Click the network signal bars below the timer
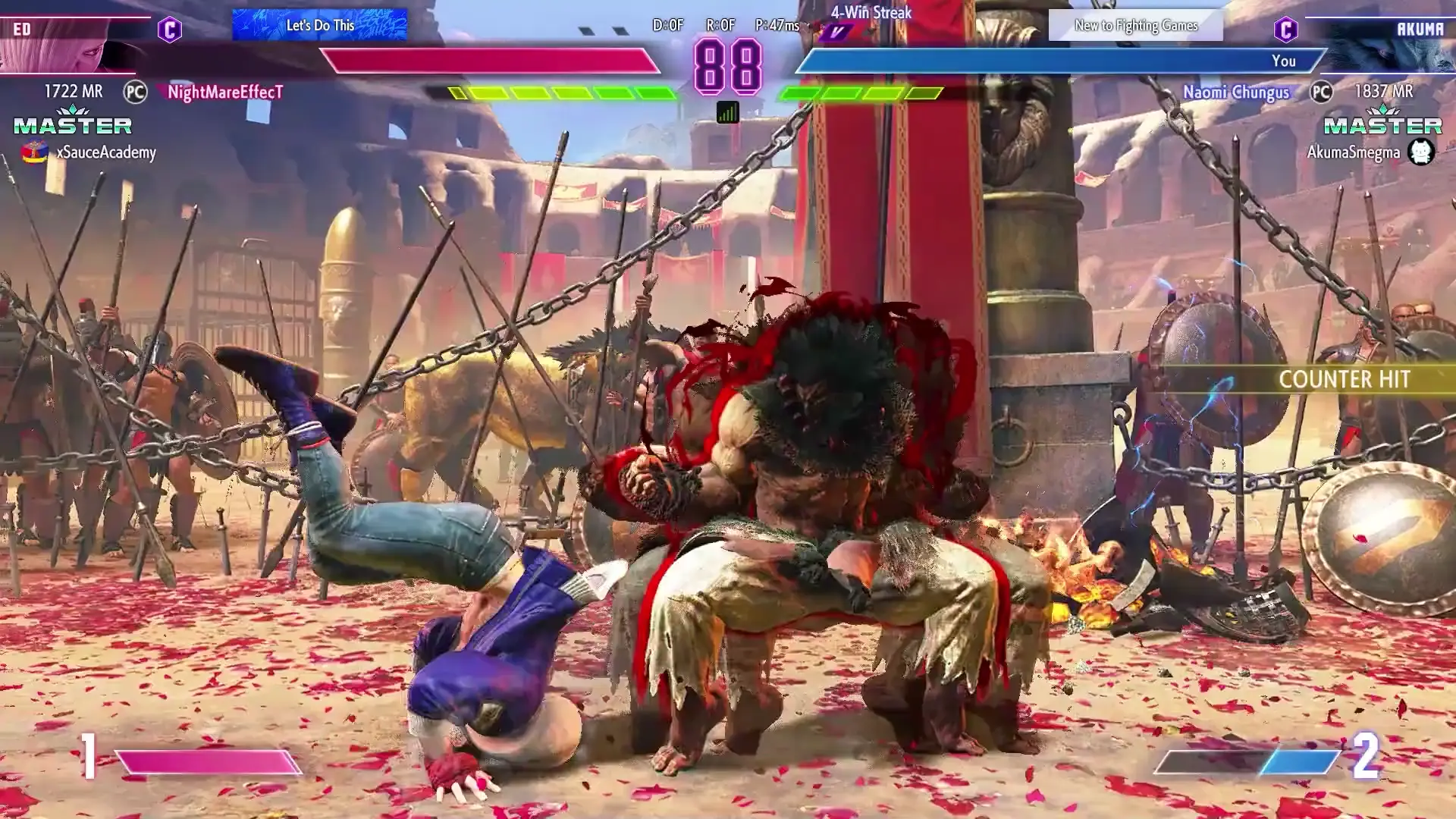 point(728,112)
